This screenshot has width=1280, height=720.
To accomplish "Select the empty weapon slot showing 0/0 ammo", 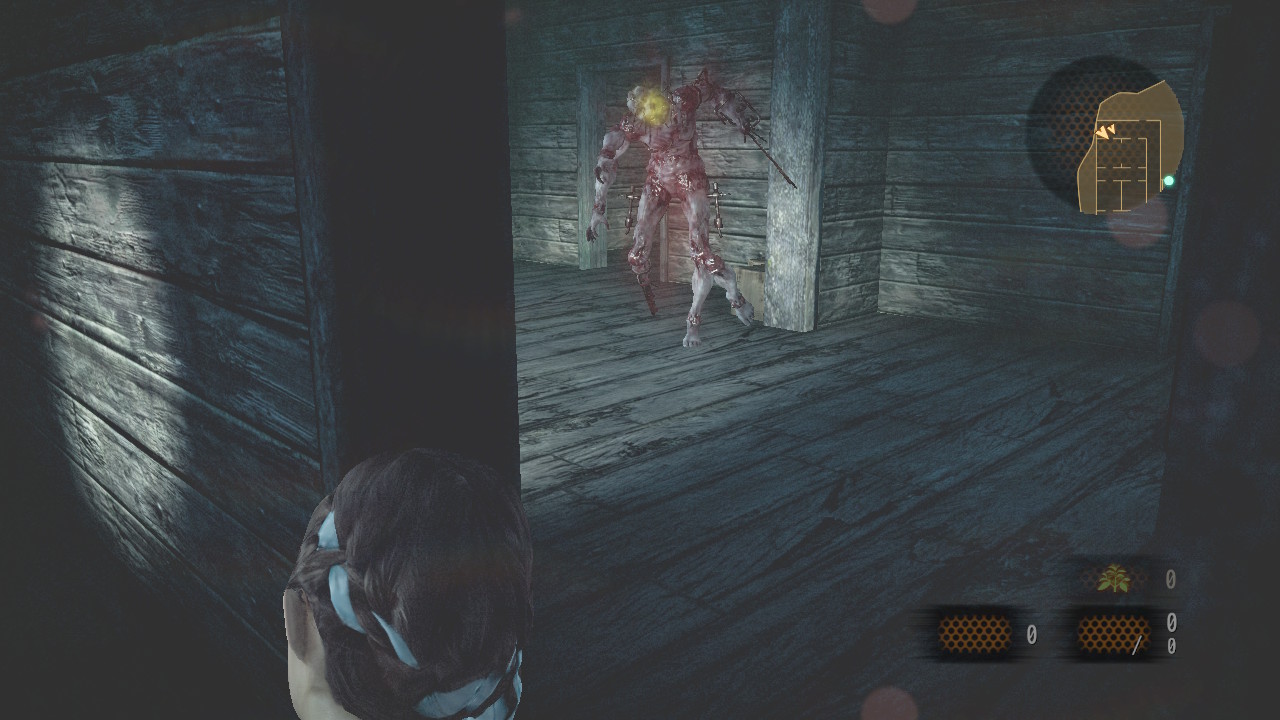I will (1113, 635).
